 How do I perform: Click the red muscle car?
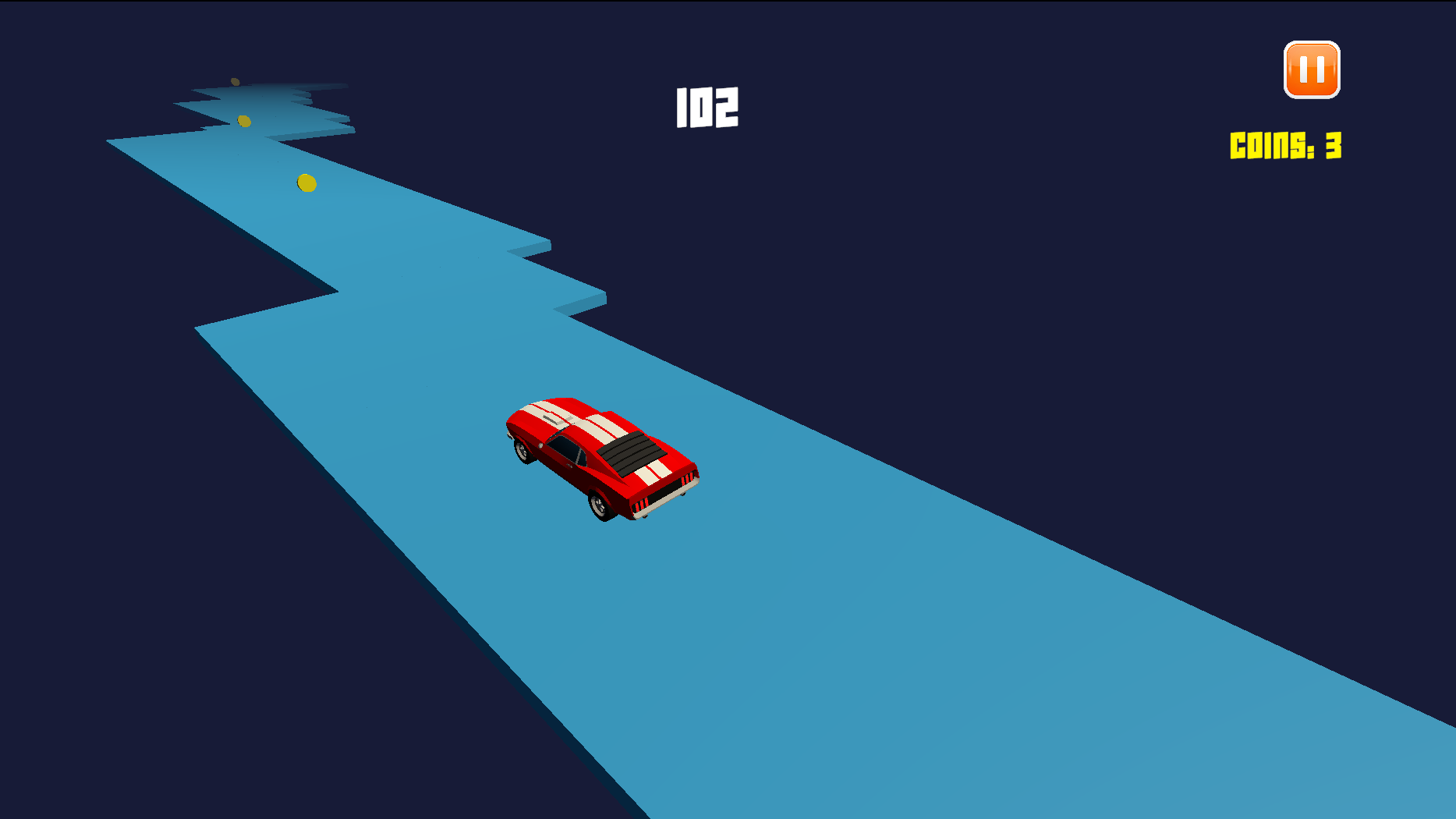[x=604, y=456]
